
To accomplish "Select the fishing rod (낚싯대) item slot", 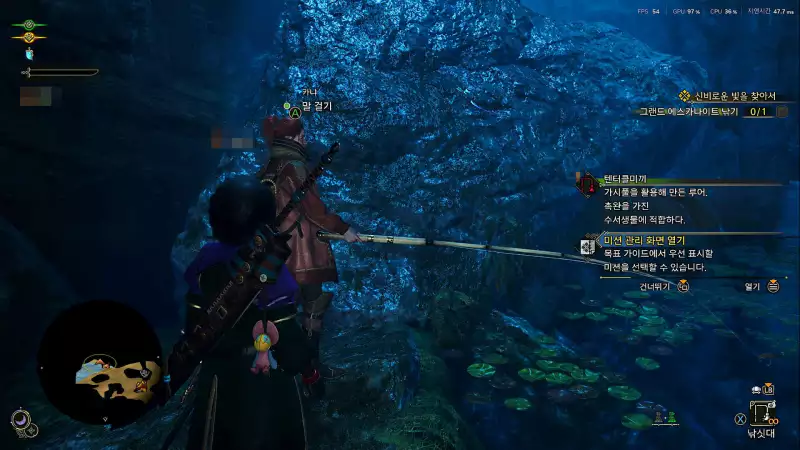I will (762, 413).
